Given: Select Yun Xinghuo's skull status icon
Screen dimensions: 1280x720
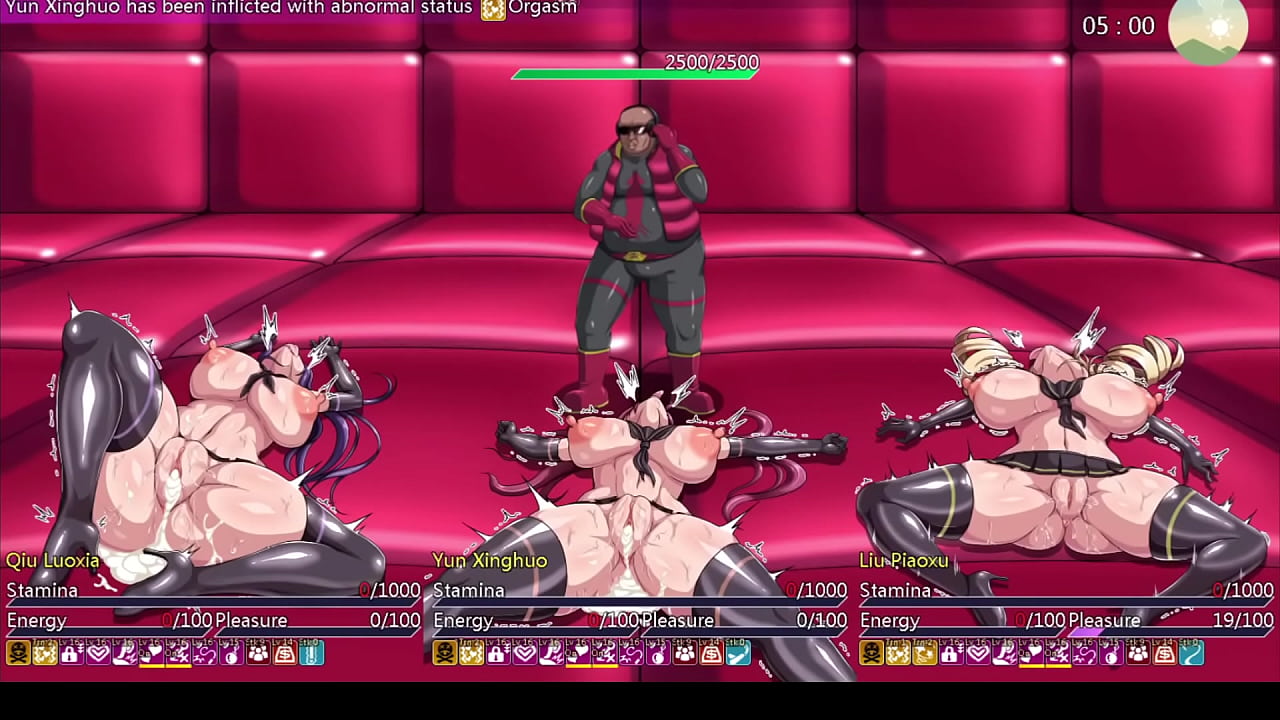Looking at the screenshot, I should (x=444, y=653).
